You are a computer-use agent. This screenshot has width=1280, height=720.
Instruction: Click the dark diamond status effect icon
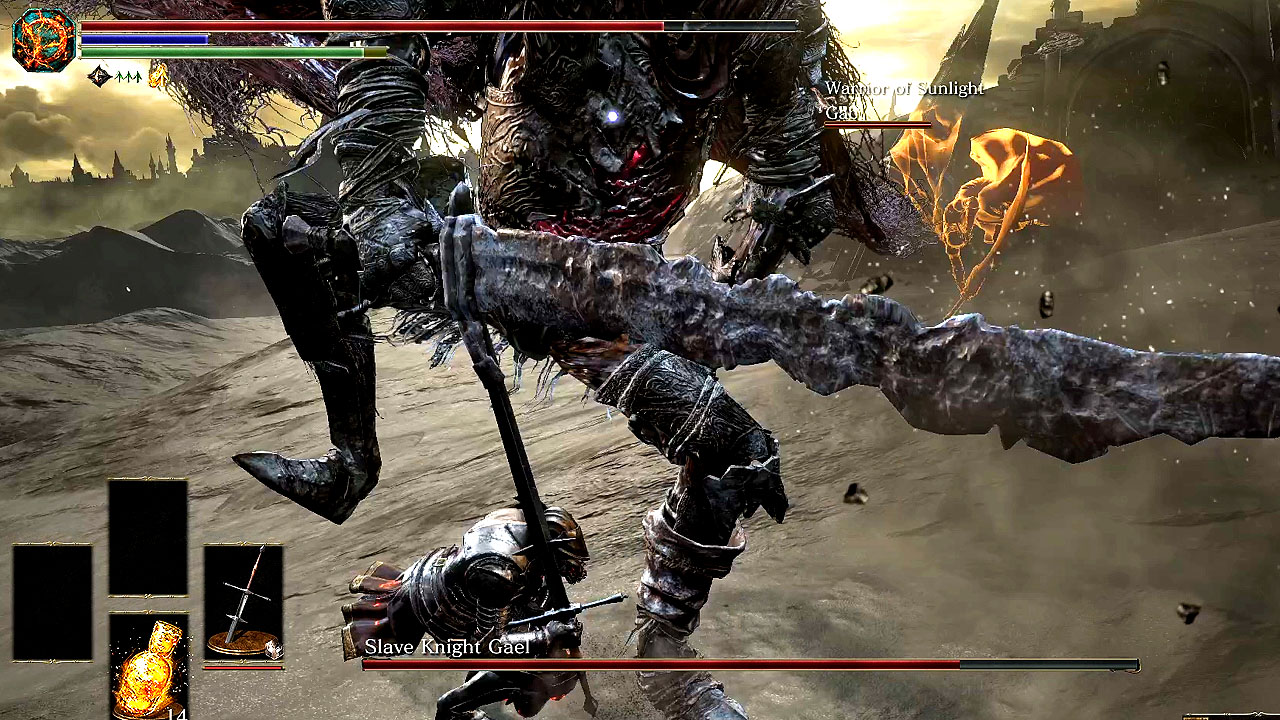point(99,75)
